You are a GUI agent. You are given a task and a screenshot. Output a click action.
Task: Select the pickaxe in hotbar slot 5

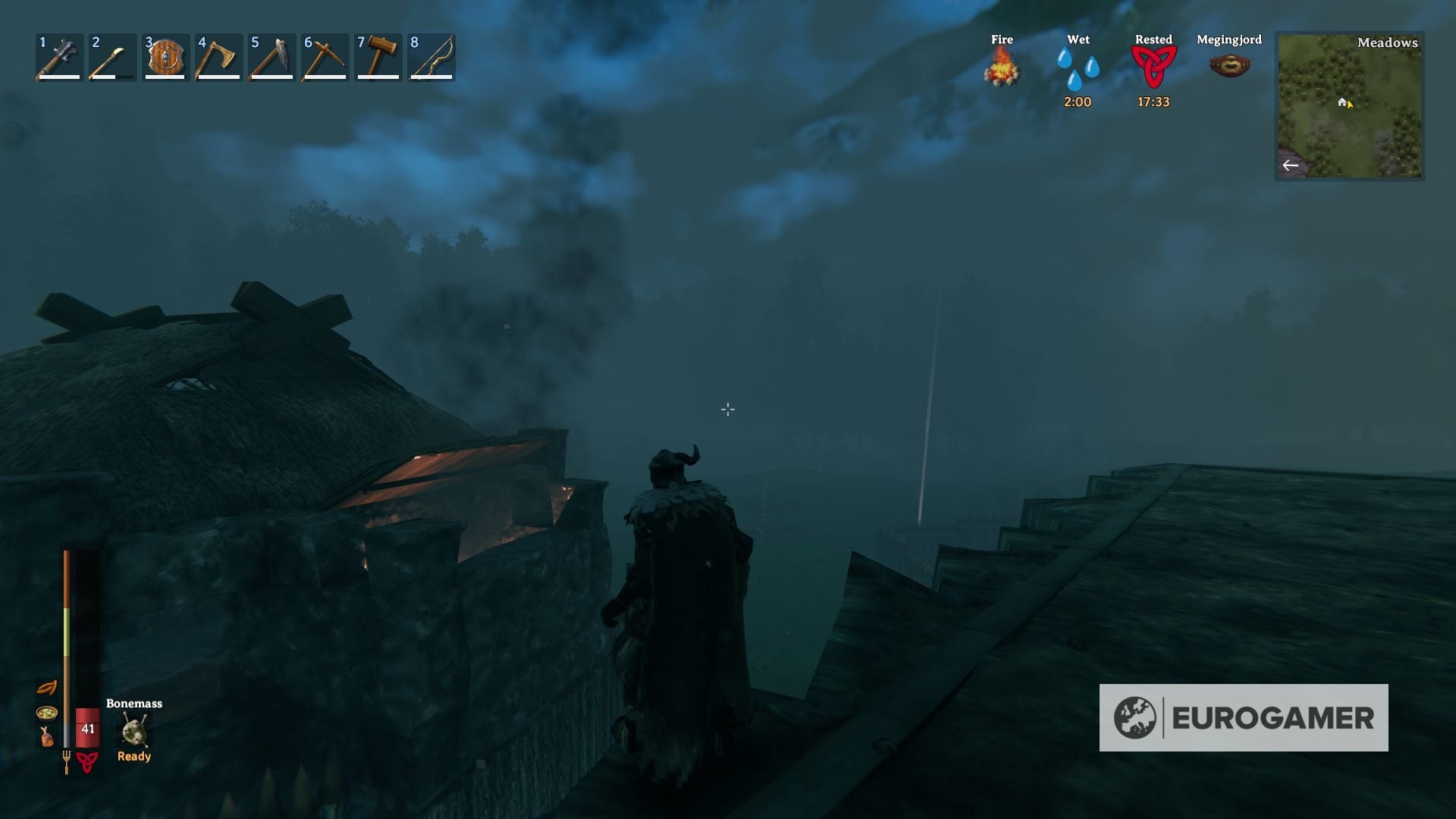tap(269, 57)
